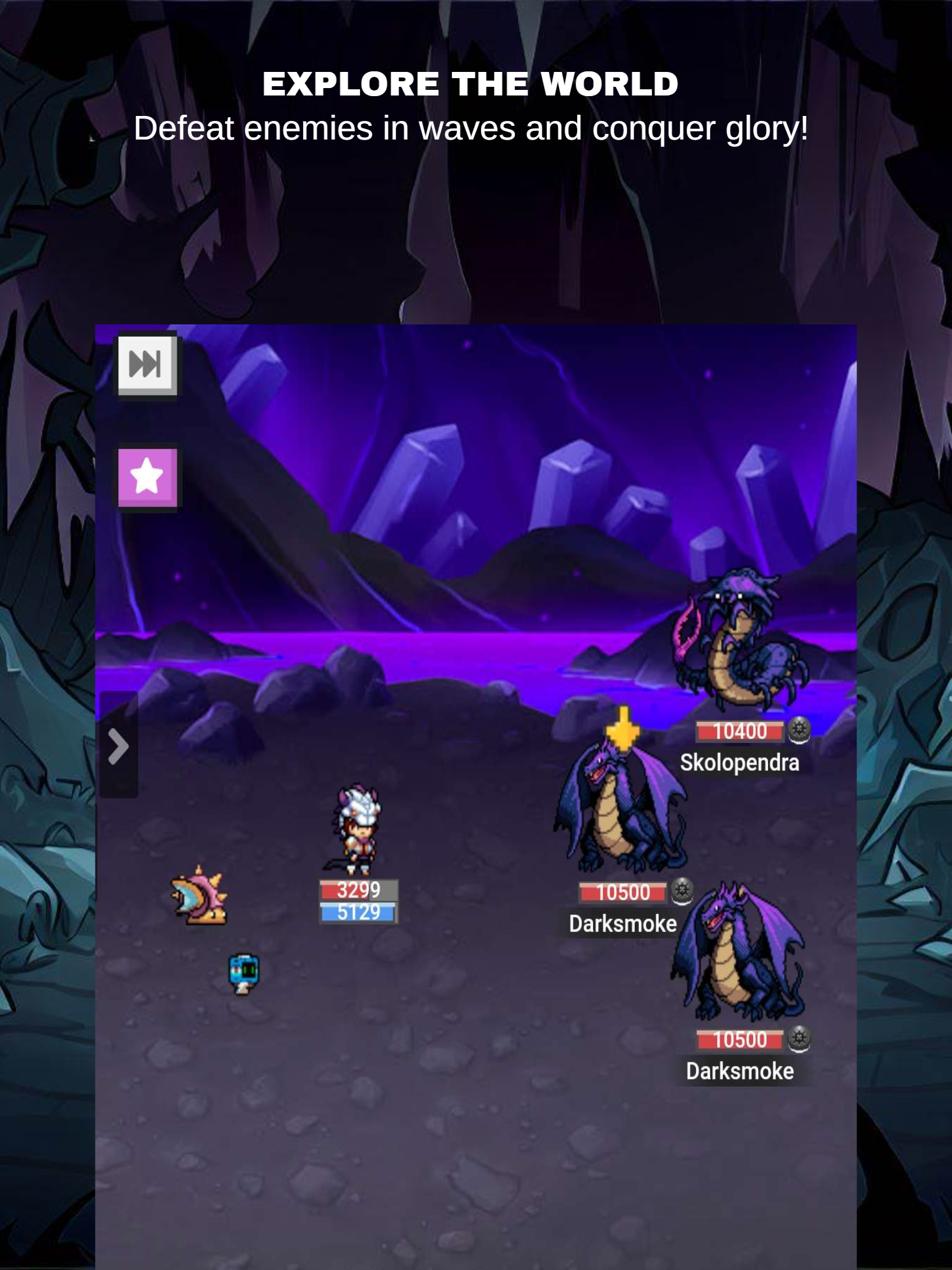The image size is (952, 1270).
Task: Toggle the star auto-battle option
Action: point(147,477)
